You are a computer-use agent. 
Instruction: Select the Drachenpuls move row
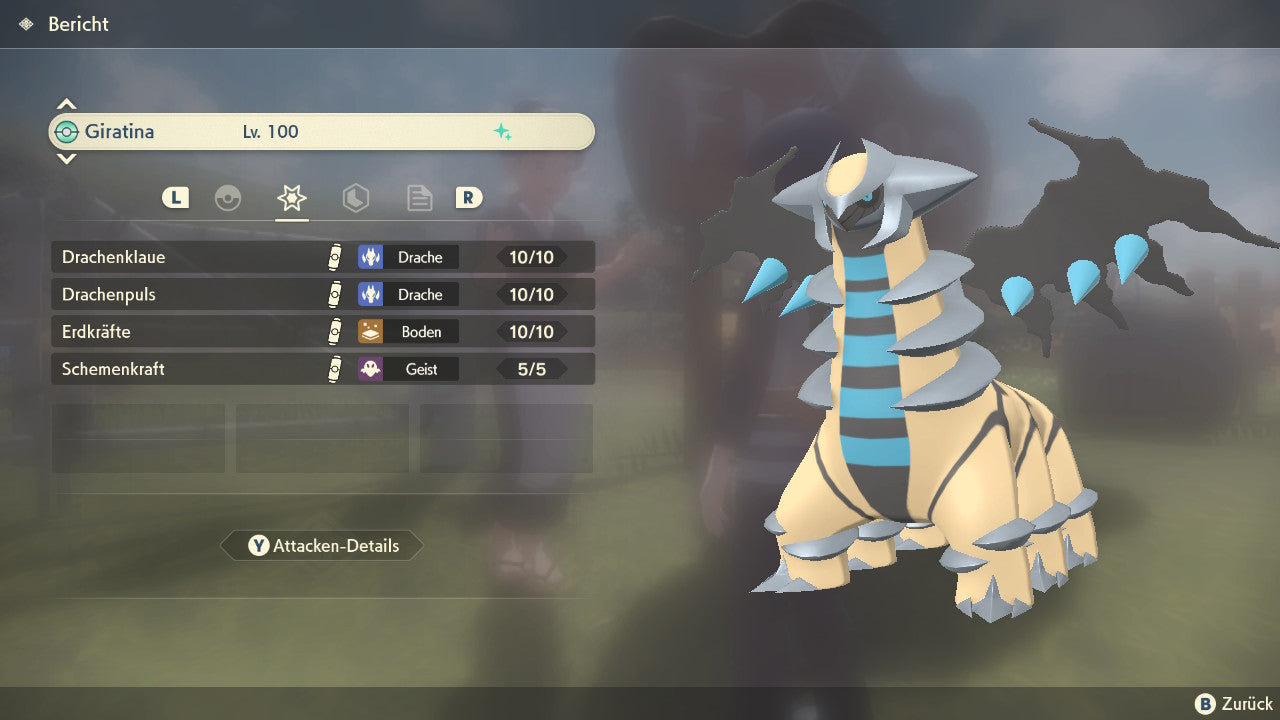[x=322, y=295]
